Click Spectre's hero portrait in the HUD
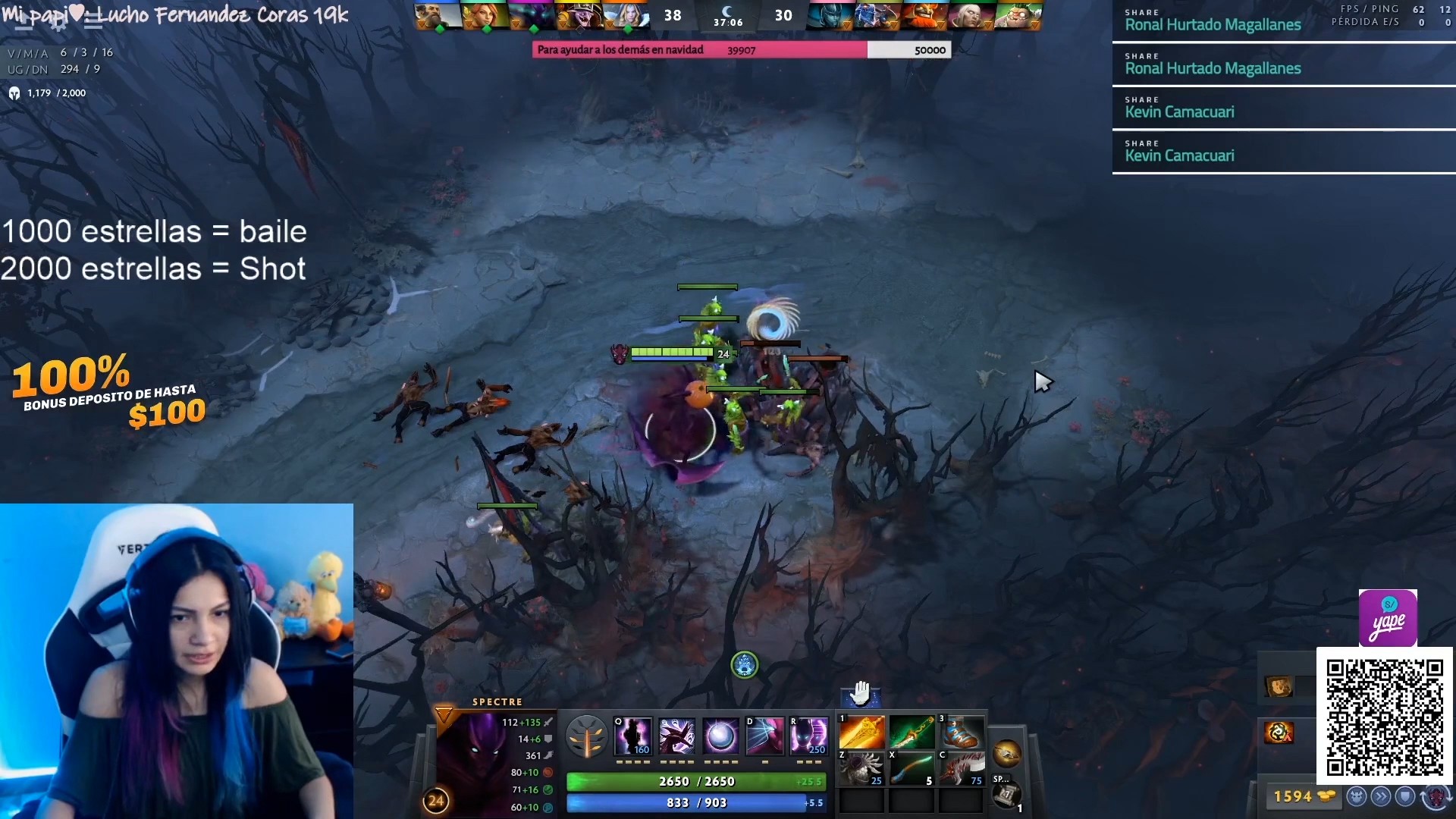1456x819 pixels. coord(472,751)
